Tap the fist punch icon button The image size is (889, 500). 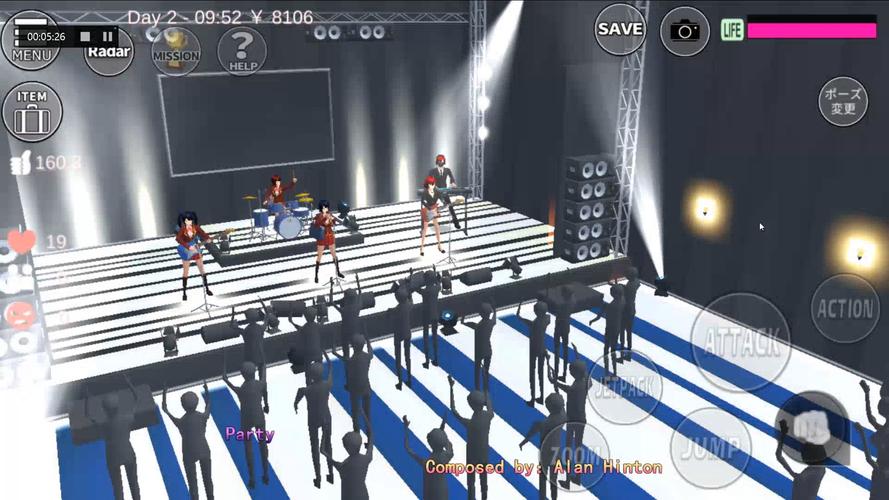(810, 428)
